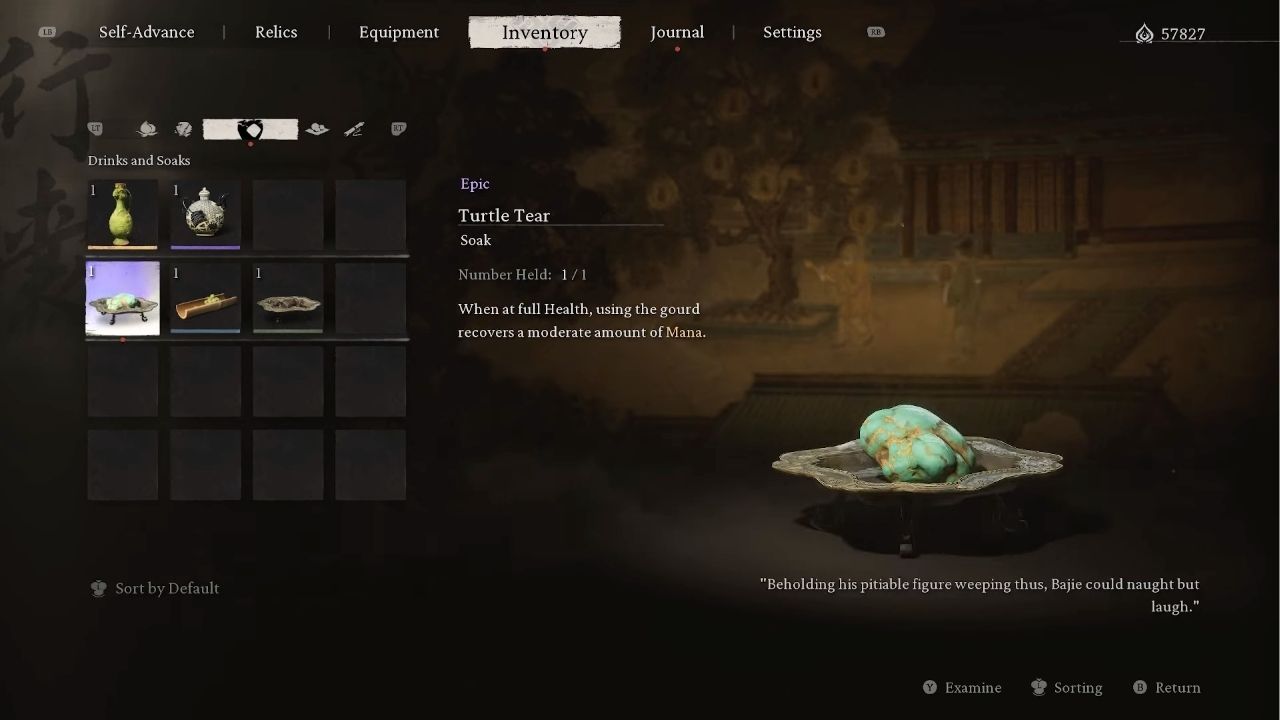Examine the Turtle Tear item
Screen dimensions: 1280x720
coord(962,687)
